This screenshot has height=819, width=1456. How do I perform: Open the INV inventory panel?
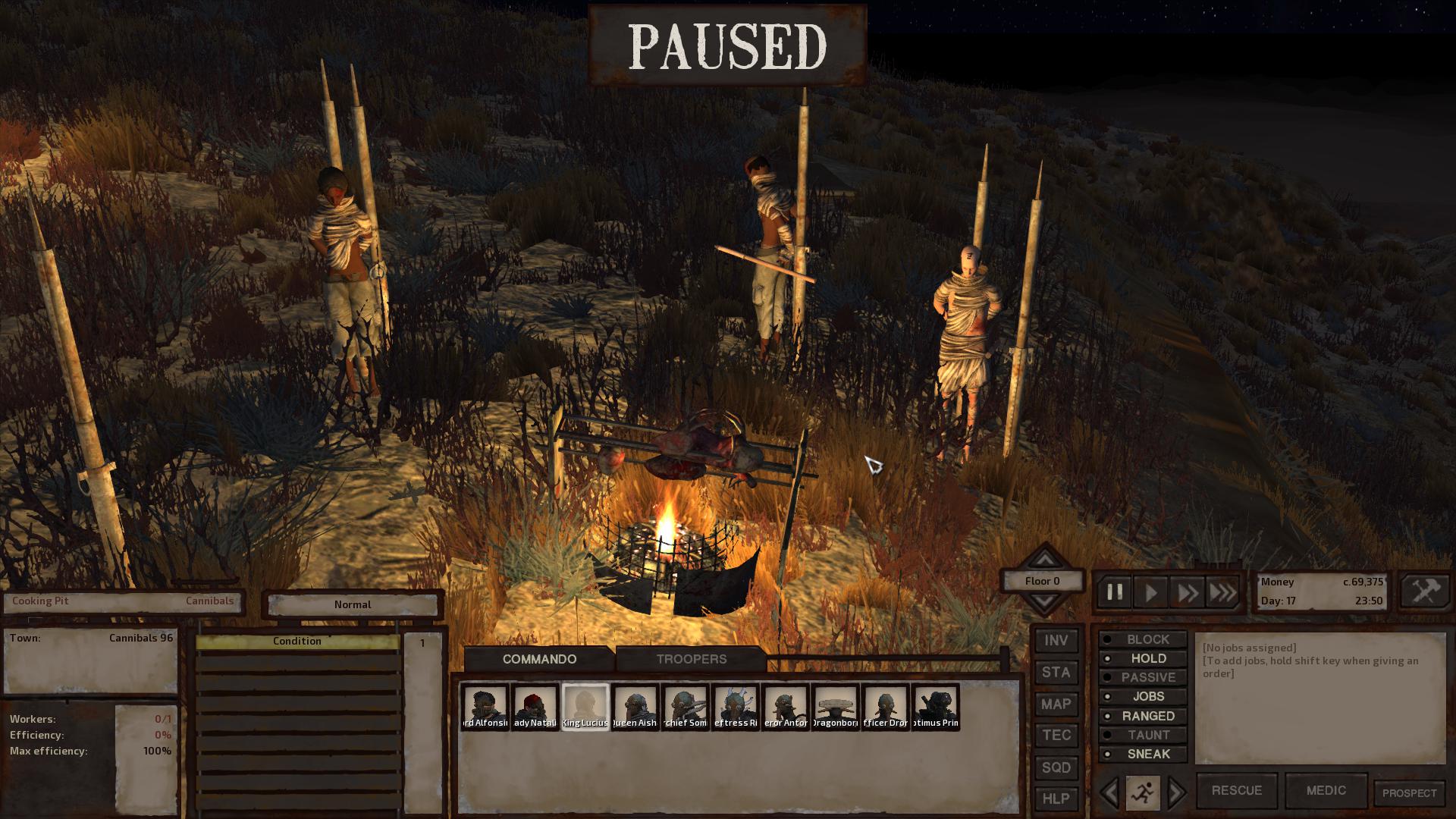point(1056,641)
